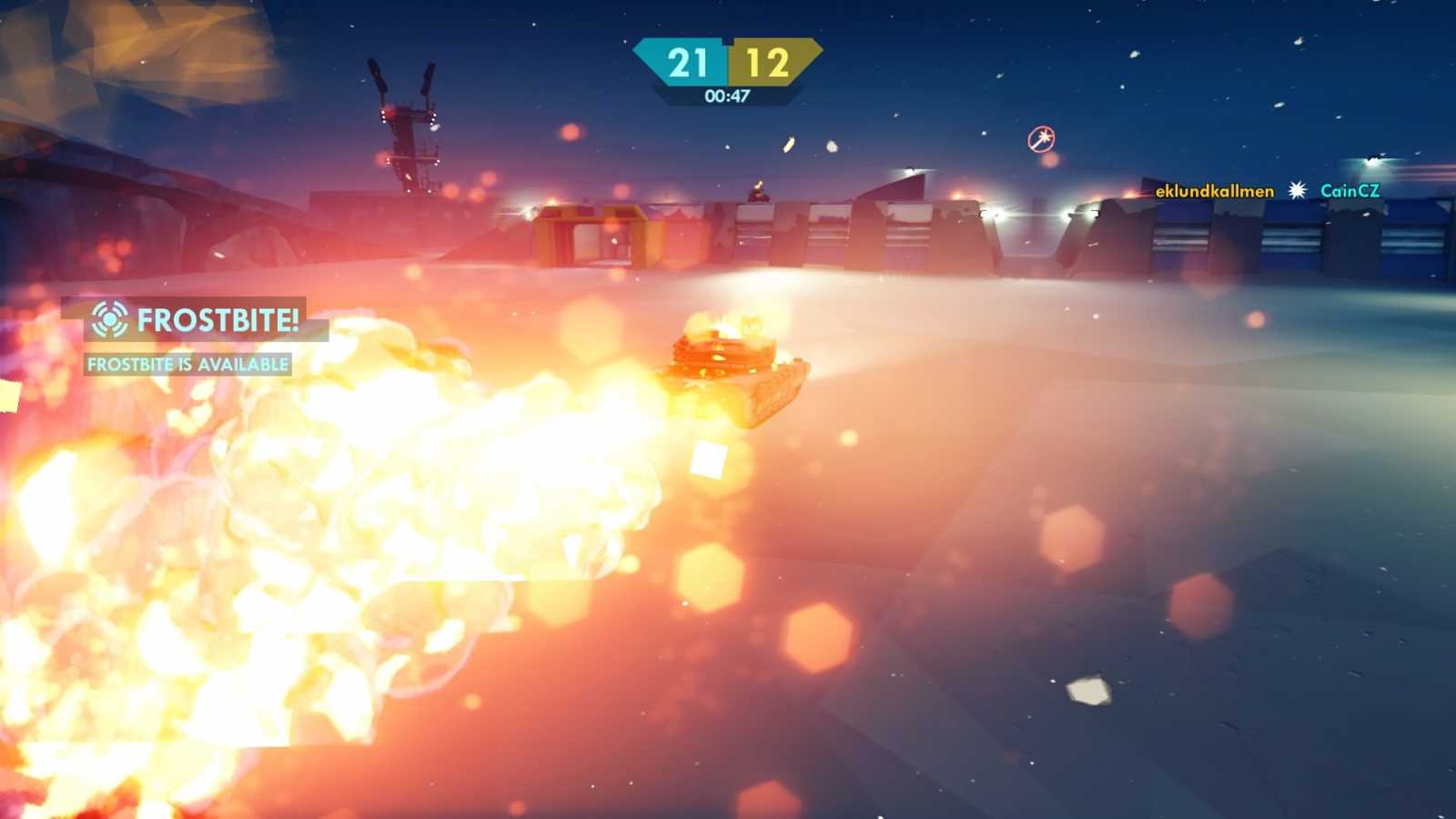This screenshot has width=1456, height=819.
Task: Expand the score header panel
Action: [x=727, y=64]
